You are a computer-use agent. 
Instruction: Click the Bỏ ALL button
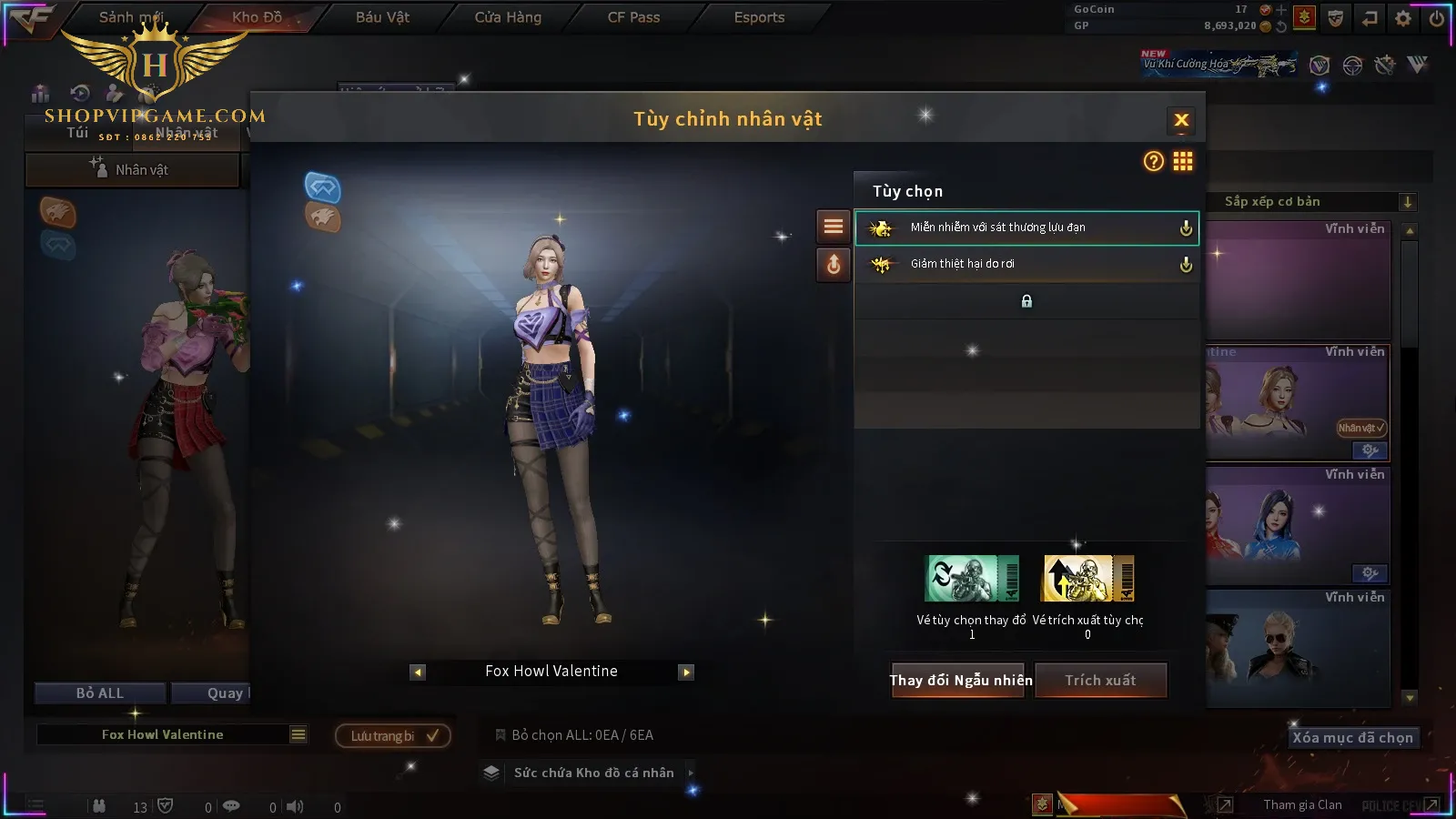[100, 693]
